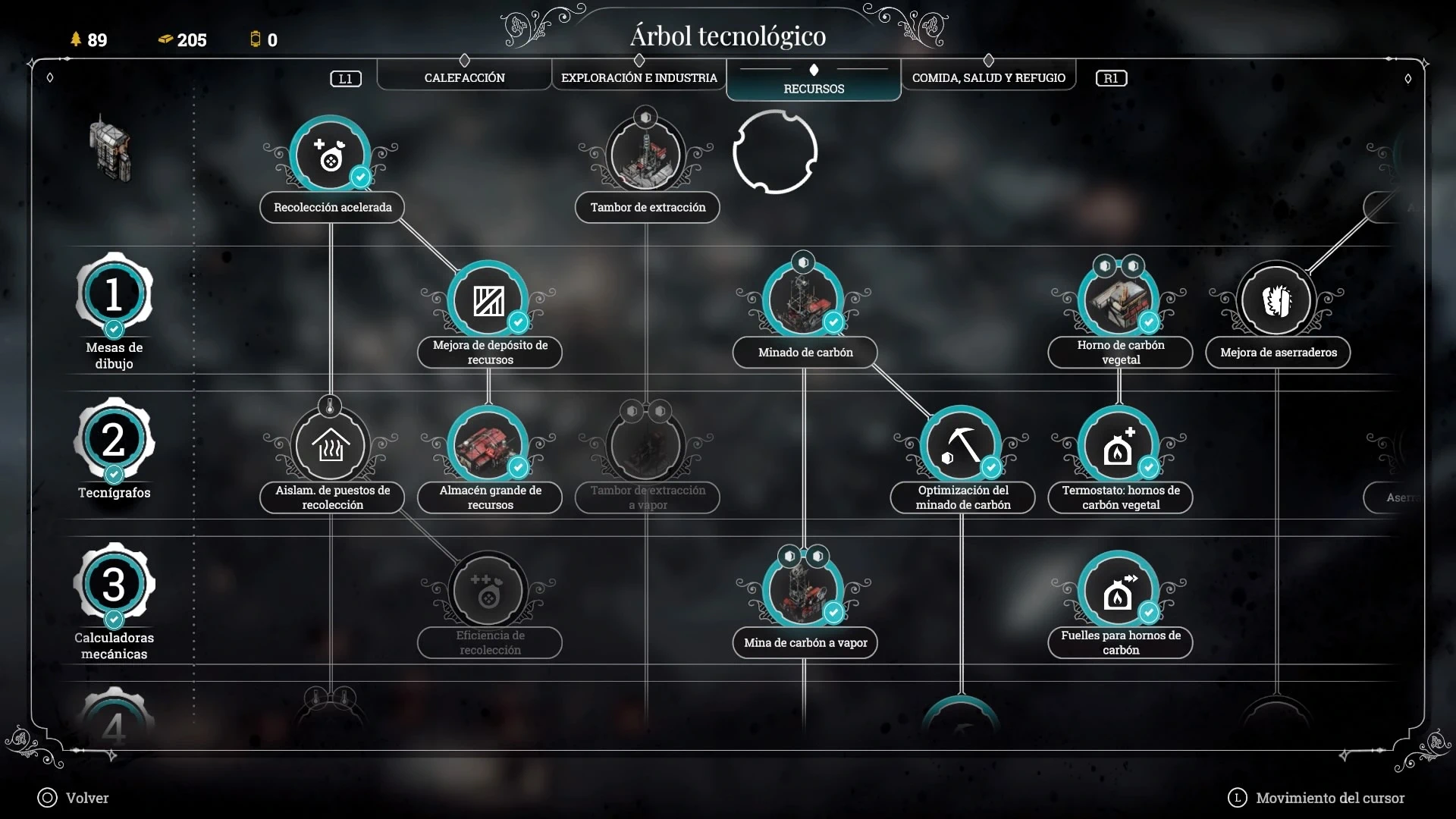Switch to Comida, Salud y Refugio tab
This screenshot has width=1456, height=819.
pyautogui.click(x=988, y=77)
